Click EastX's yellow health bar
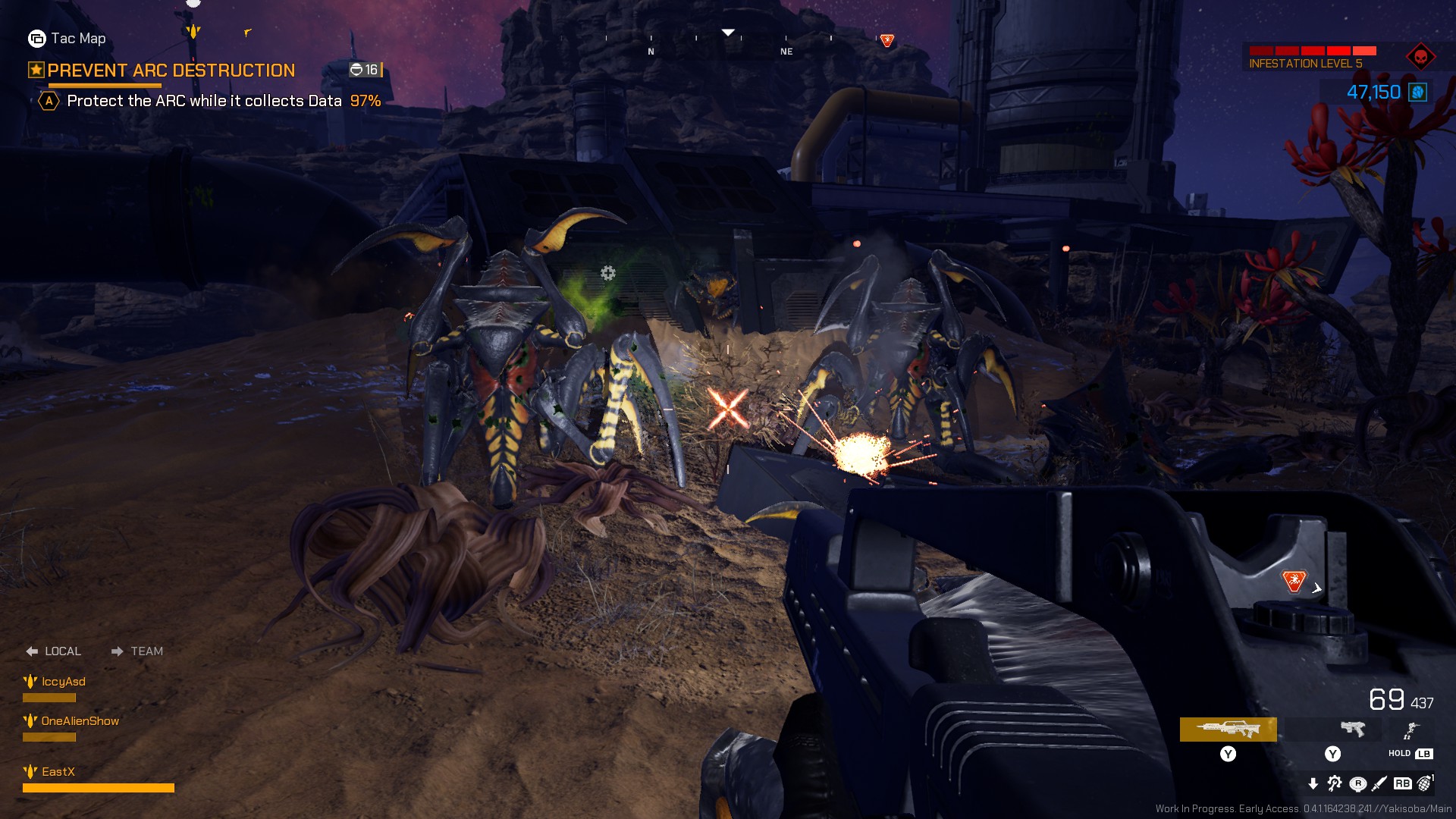The image size is (1456, 819). pos(99,787)
